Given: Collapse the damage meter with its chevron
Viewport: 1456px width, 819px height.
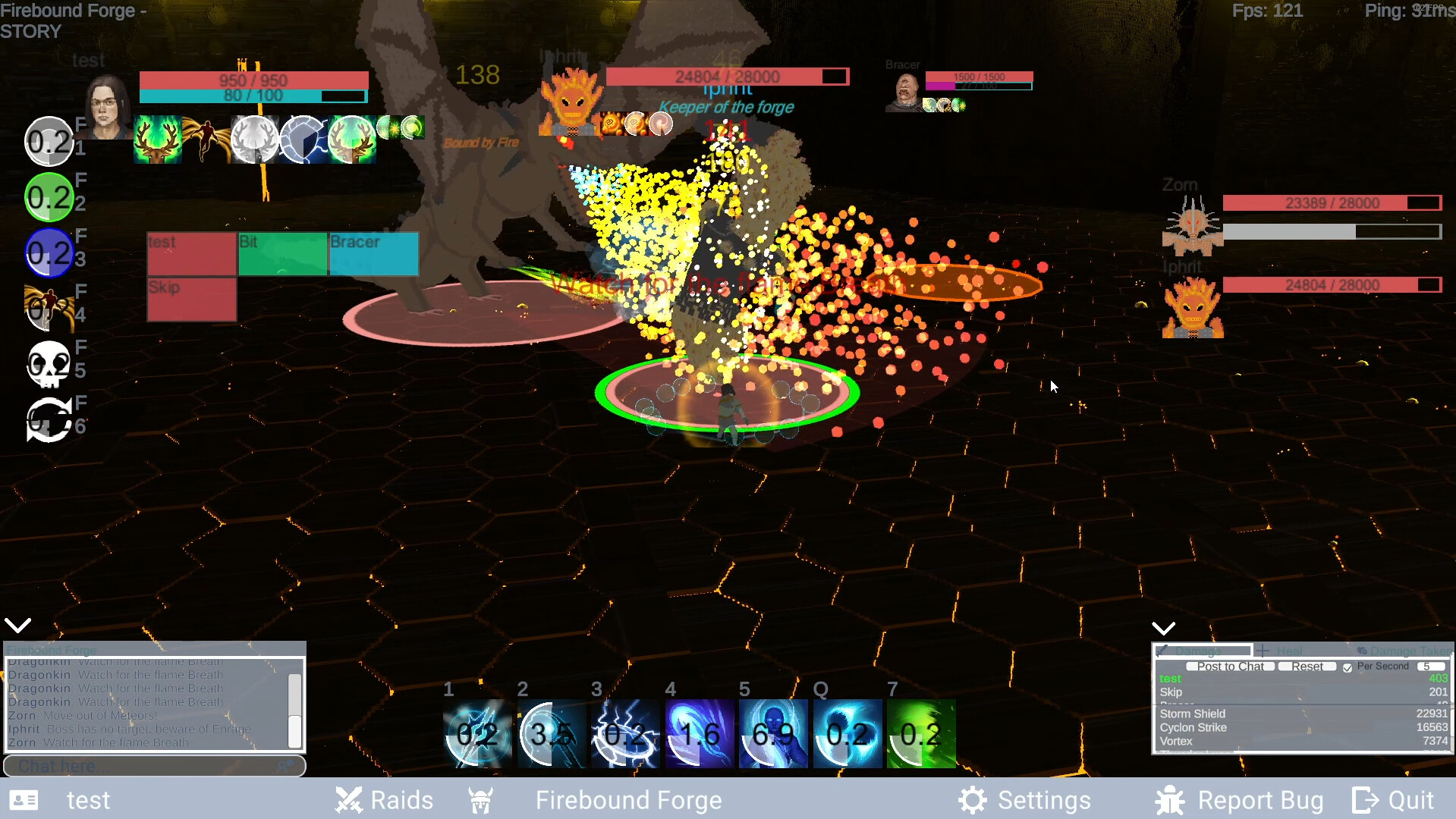Looking at the screenshot, I should 1163,628.
